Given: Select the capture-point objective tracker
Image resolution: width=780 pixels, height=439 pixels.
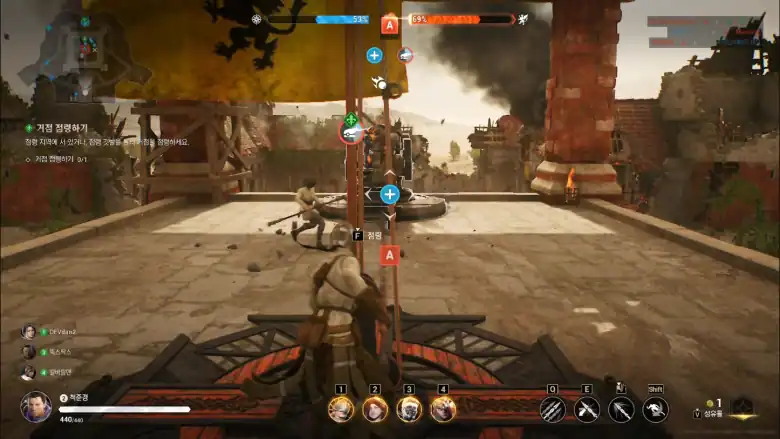Looking at the screenshot, I should [62, 128].
